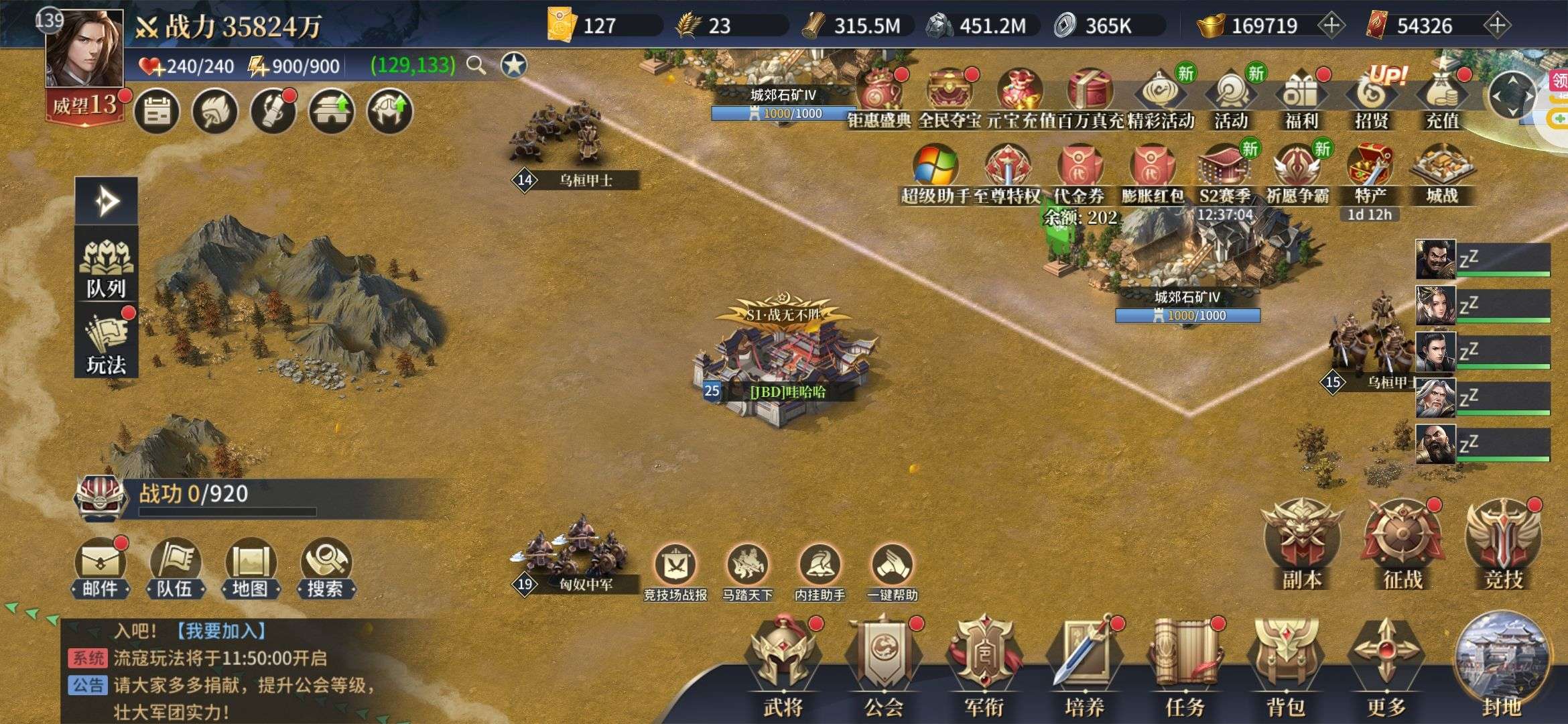Open the 城战 city battle event
The width and height of the screenshot is (1568, 724).
(x=1442, y=173)
